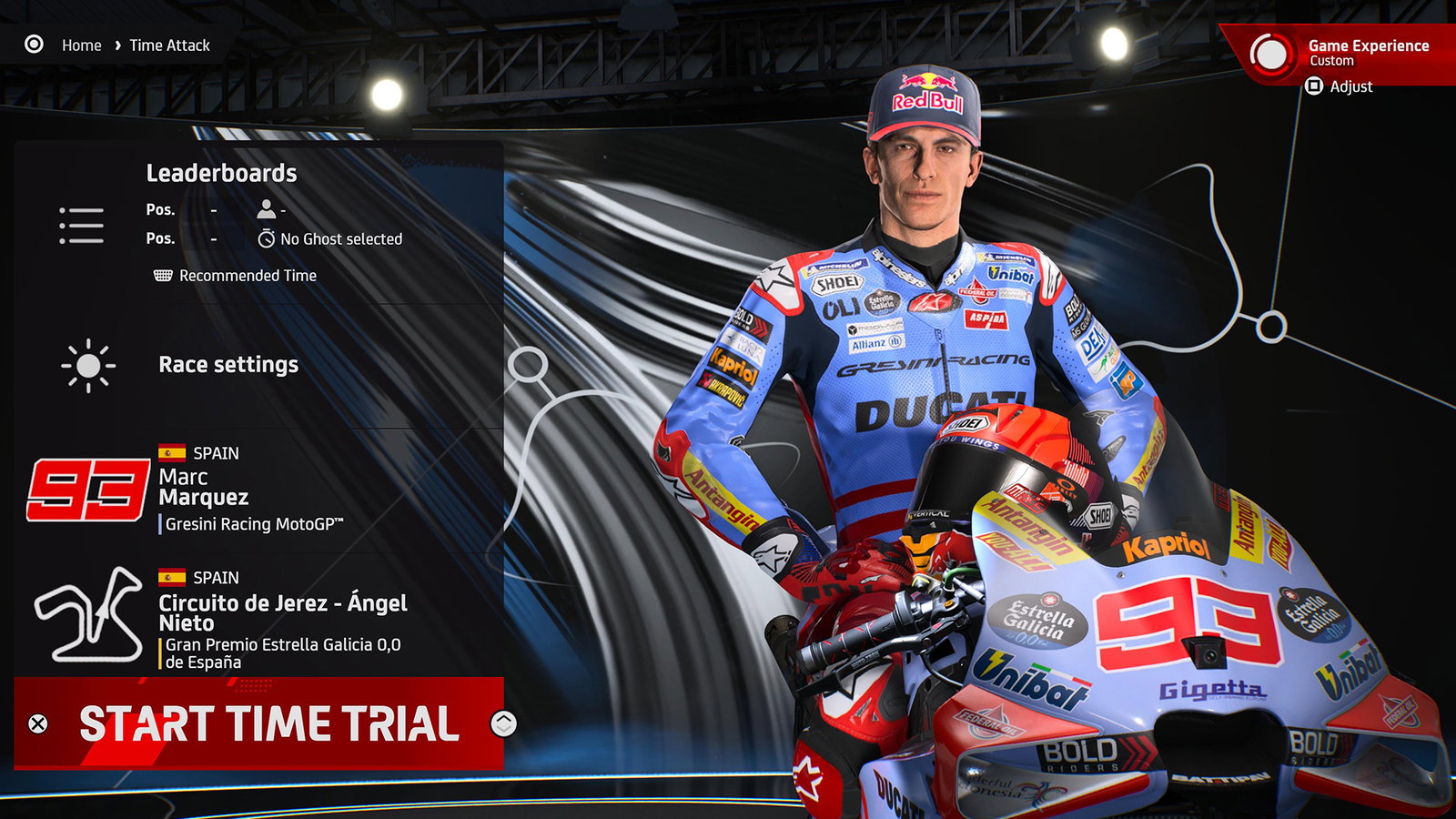Expand the circular prompt beside START TIME TRIAL

(x=502, y=725)
